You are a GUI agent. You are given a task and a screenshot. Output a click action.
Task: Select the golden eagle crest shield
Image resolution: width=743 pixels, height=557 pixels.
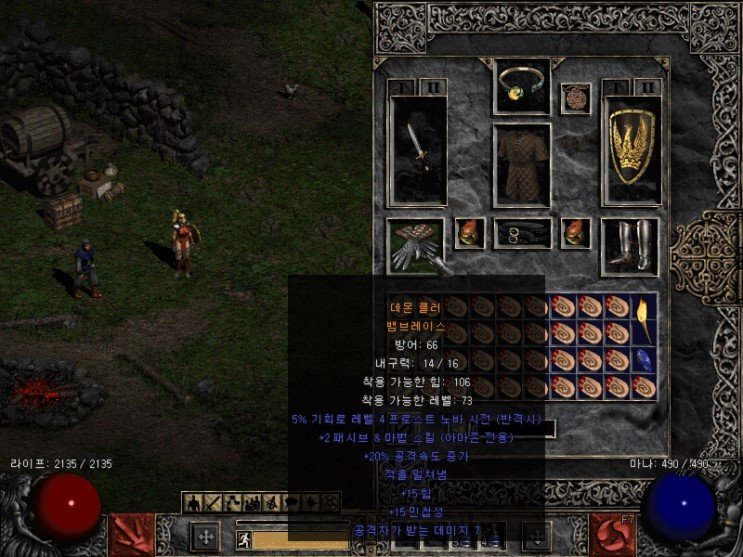pos(632,150)
